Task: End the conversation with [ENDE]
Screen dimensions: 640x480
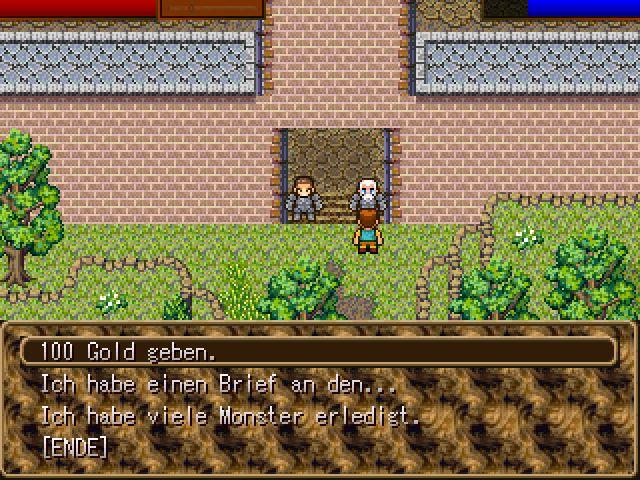Action: tap(74, 446)
